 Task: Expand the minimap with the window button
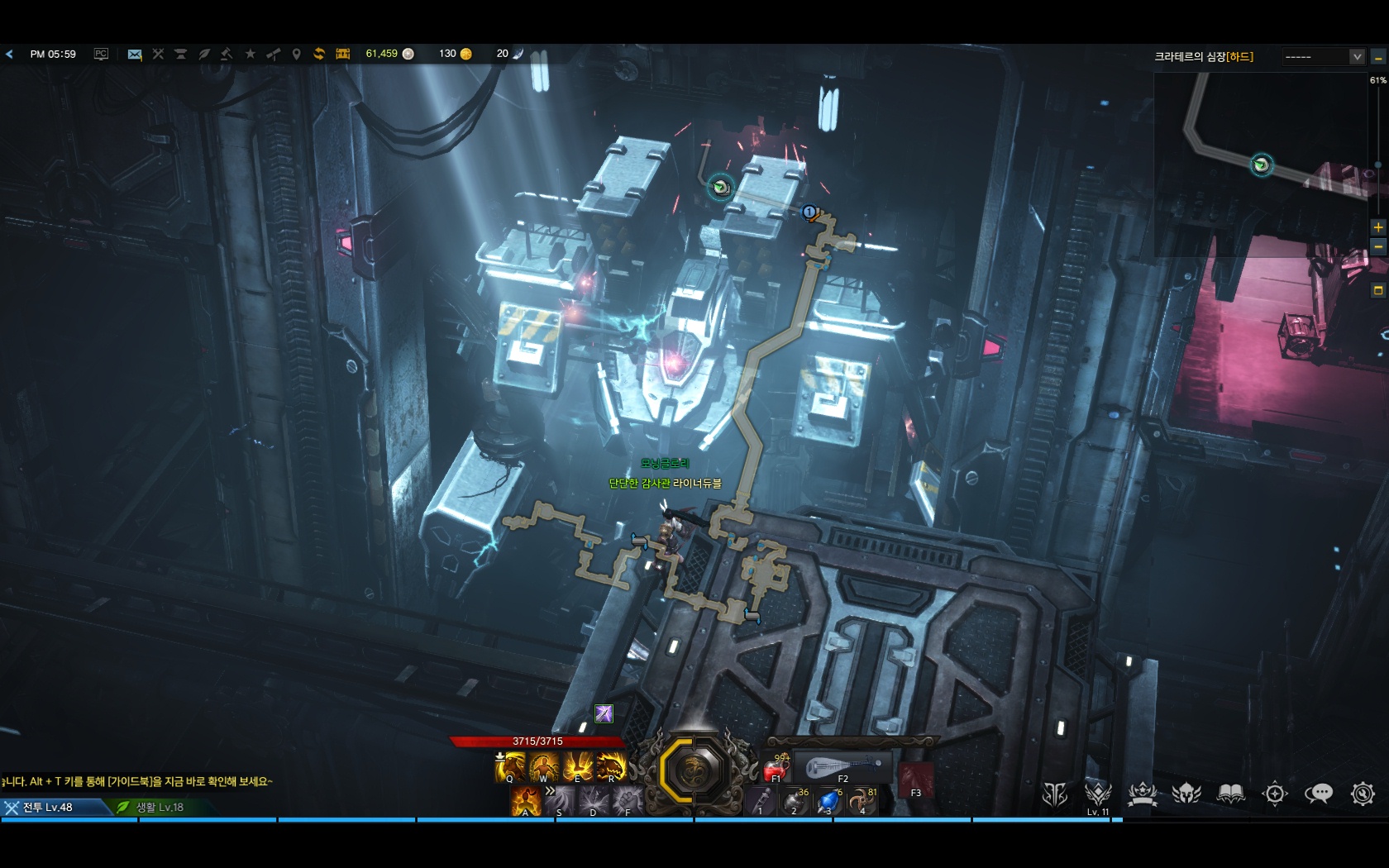[1378, 290]
